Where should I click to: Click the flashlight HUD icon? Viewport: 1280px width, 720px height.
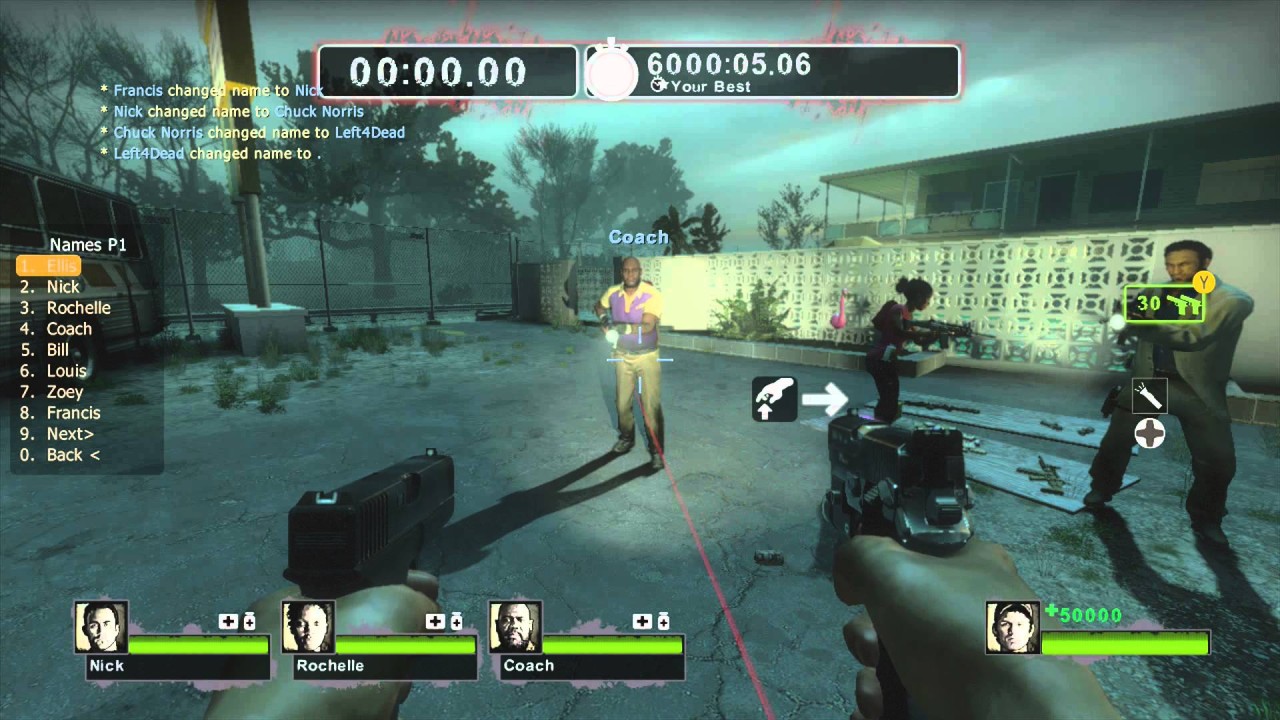tap(1150, 397)
